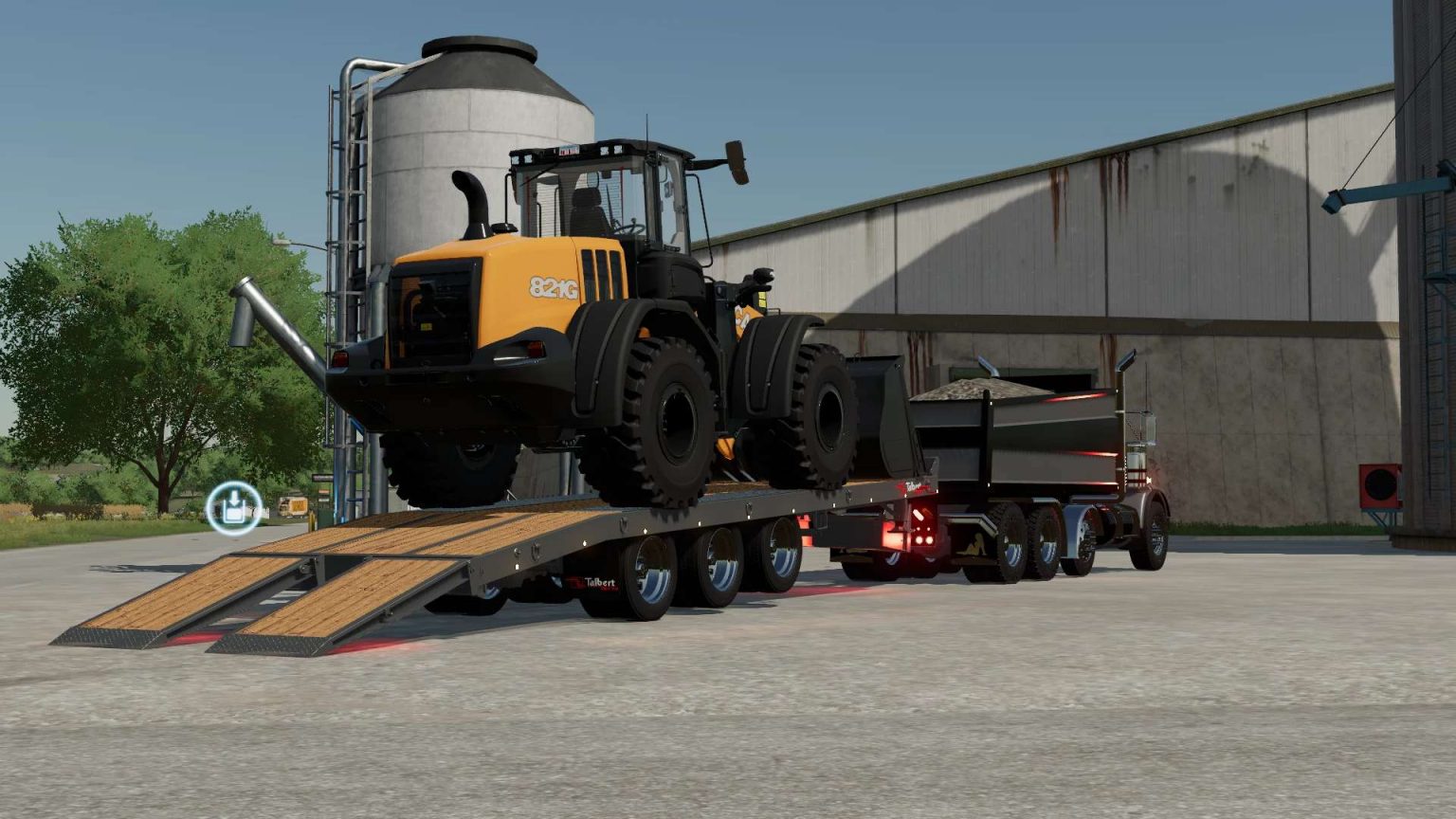Click the glowing unload trigger marker icon
Viewport: 1456px width, 819px height.
point(232,507)
